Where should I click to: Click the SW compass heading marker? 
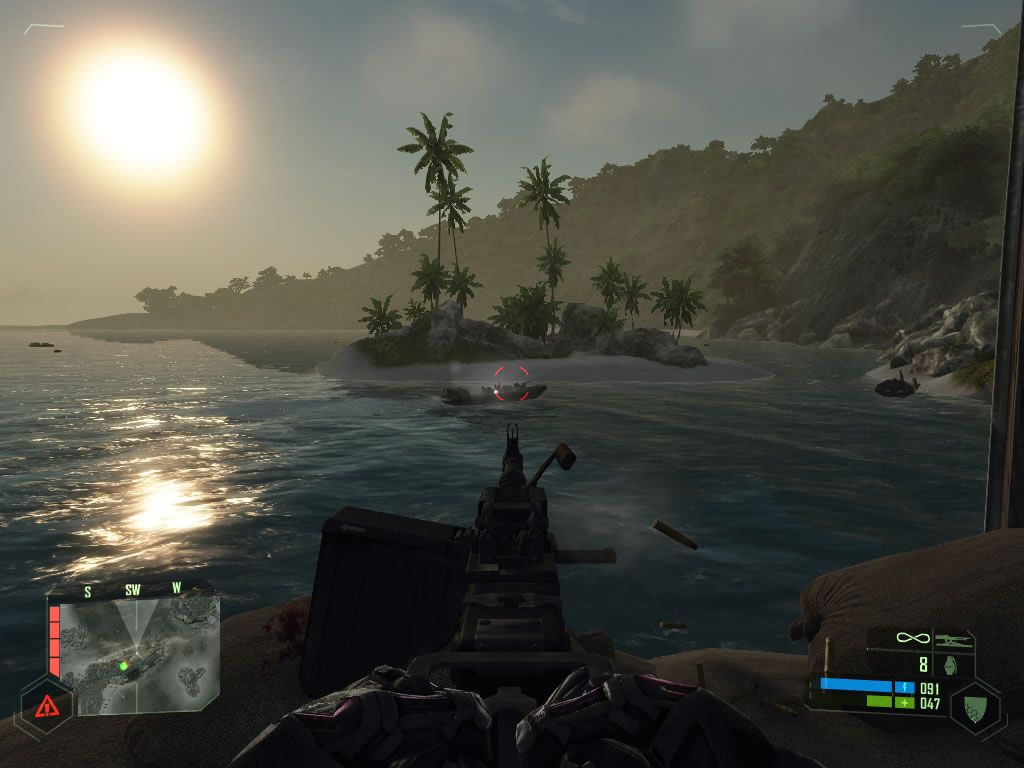132,590
